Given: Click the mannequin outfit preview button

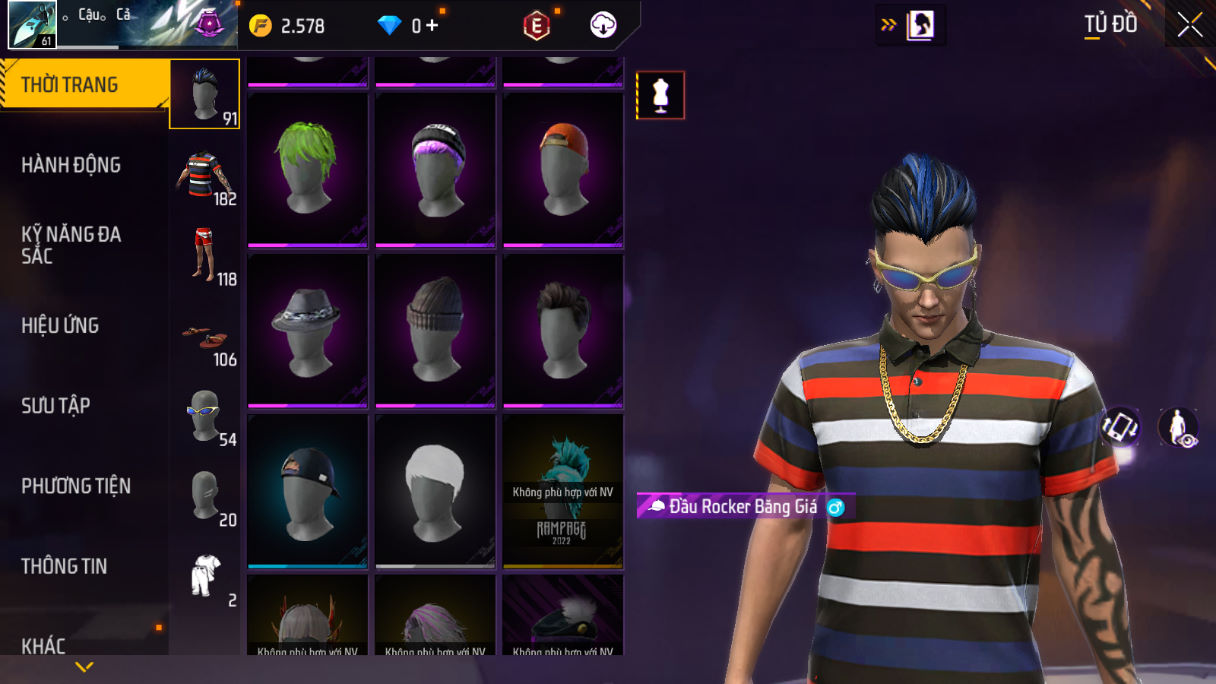Looking at the screenshot, I should point(660,95).
